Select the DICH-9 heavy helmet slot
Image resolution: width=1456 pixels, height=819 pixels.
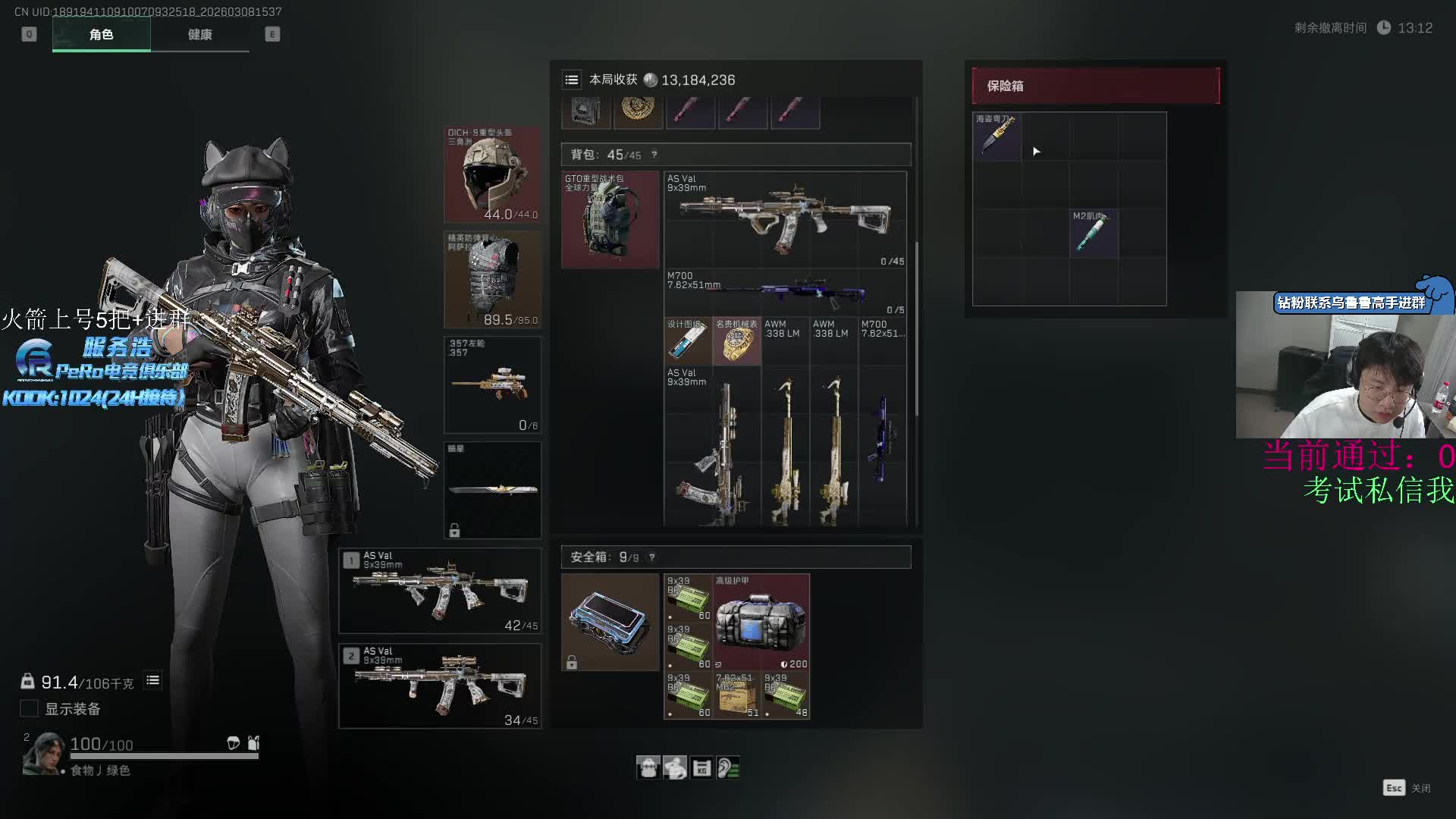pyautogui.click(x=492, y=174)
